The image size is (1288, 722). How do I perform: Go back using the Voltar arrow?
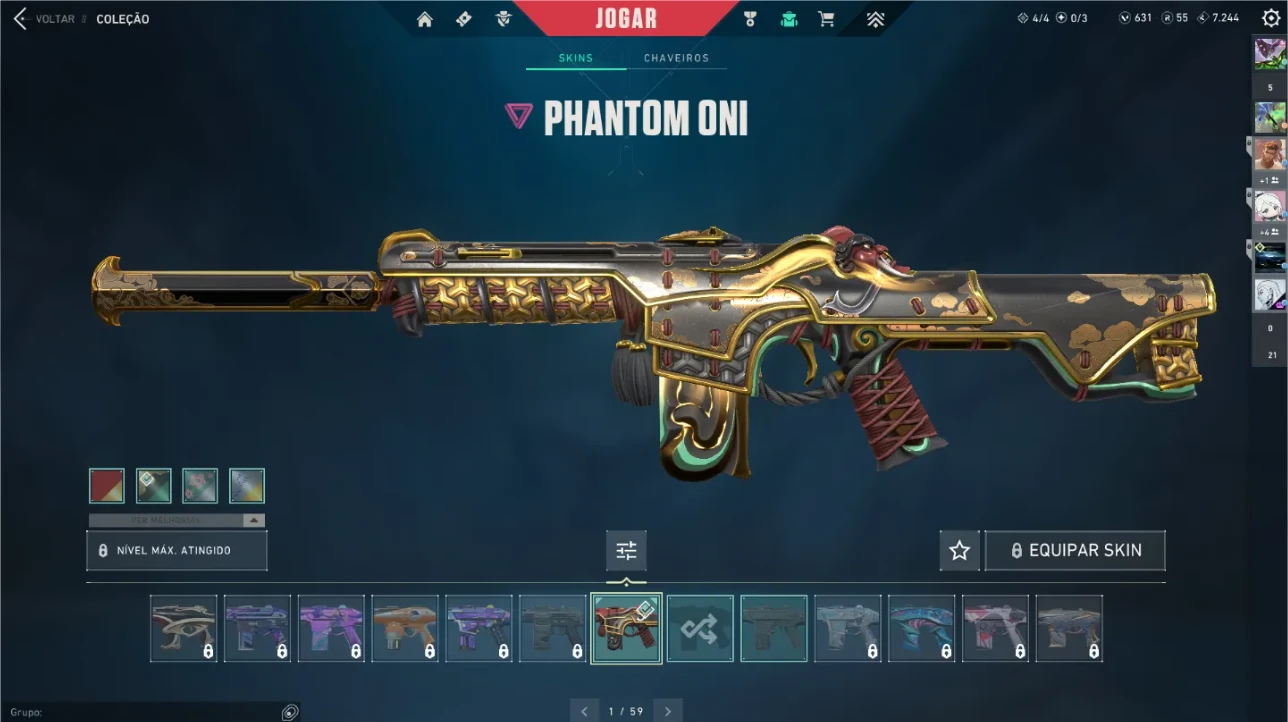click(x=20, y=19)
